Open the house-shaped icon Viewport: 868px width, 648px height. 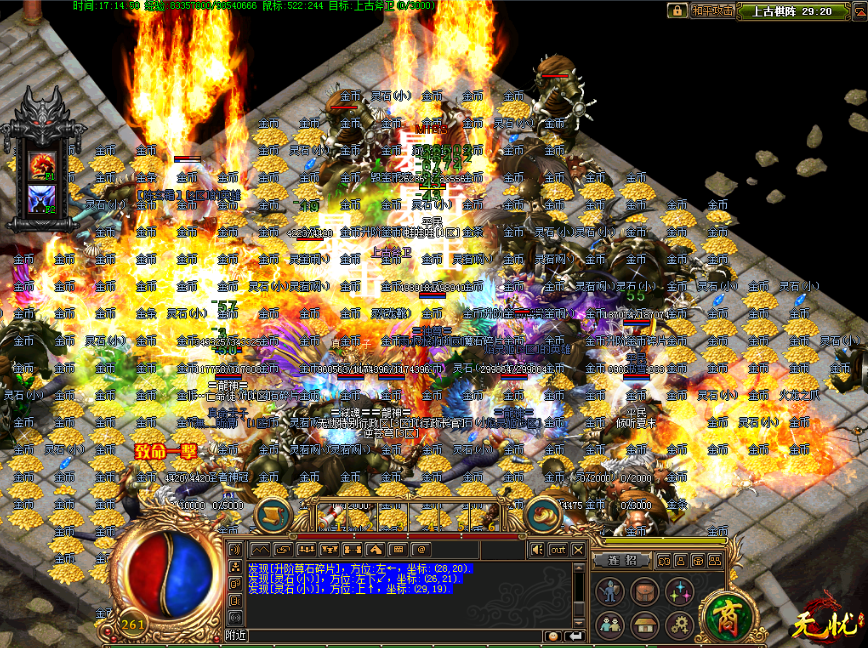coord(645,626)
